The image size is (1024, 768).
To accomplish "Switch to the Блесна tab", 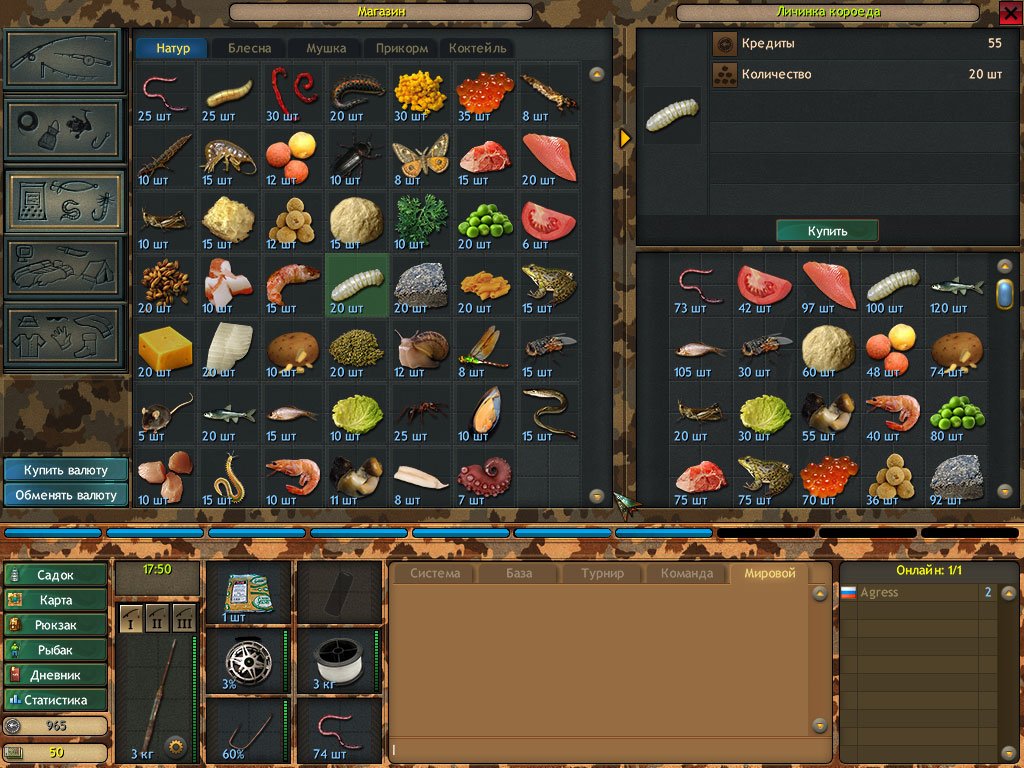I will pyautogui.click(x=249, y=48).
